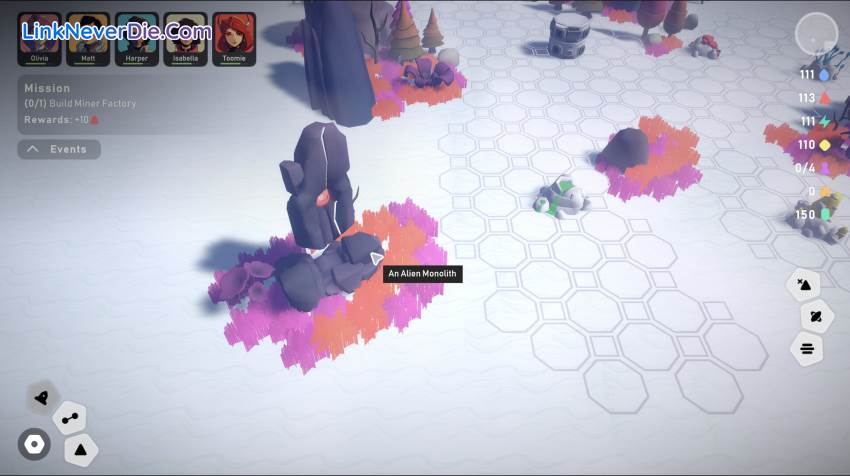Expand the Events panel
The image size is (850, 476).
(x=59, y=149)
